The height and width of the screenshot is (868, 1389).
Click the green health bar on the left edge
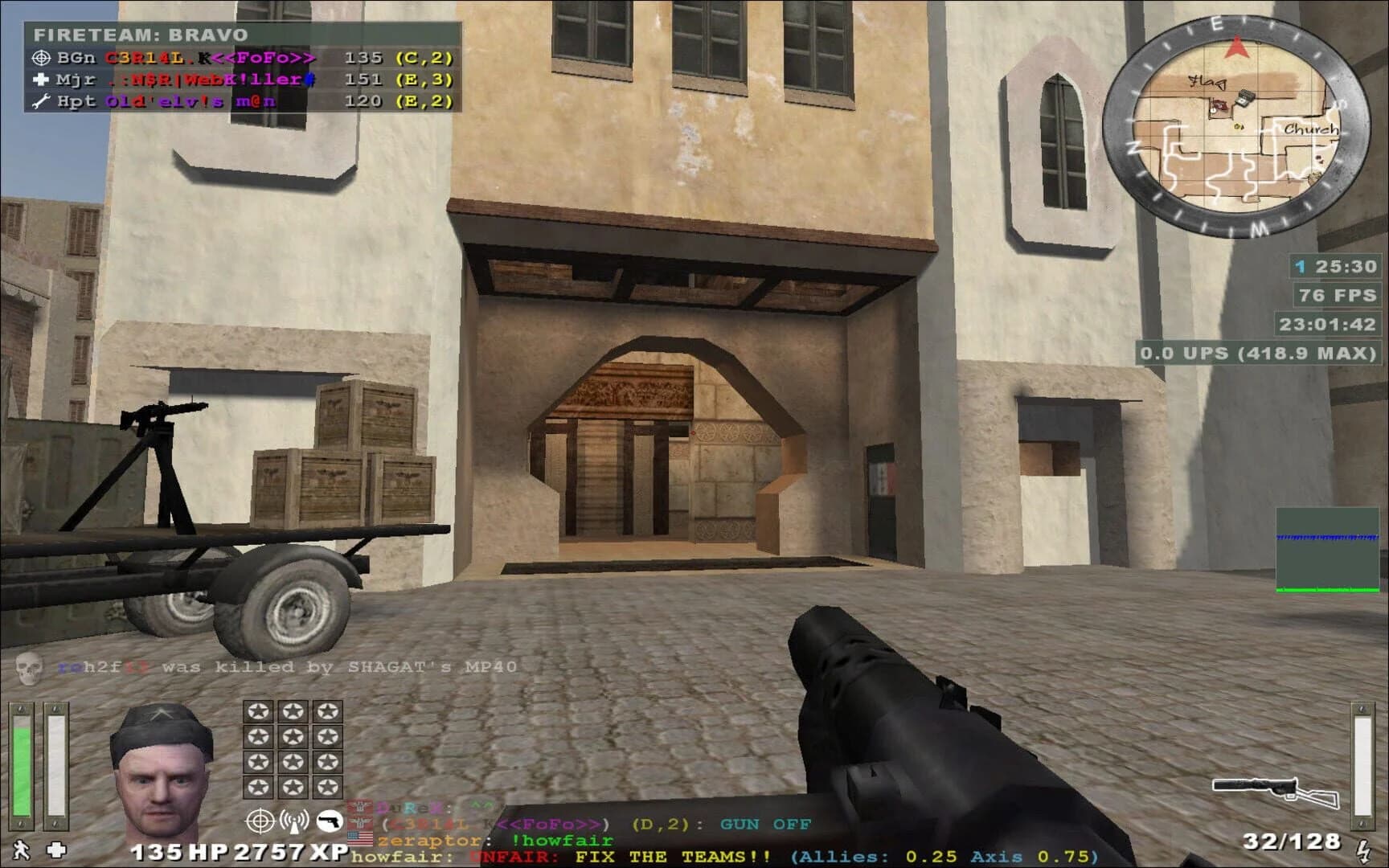click(x=20, y=764)
